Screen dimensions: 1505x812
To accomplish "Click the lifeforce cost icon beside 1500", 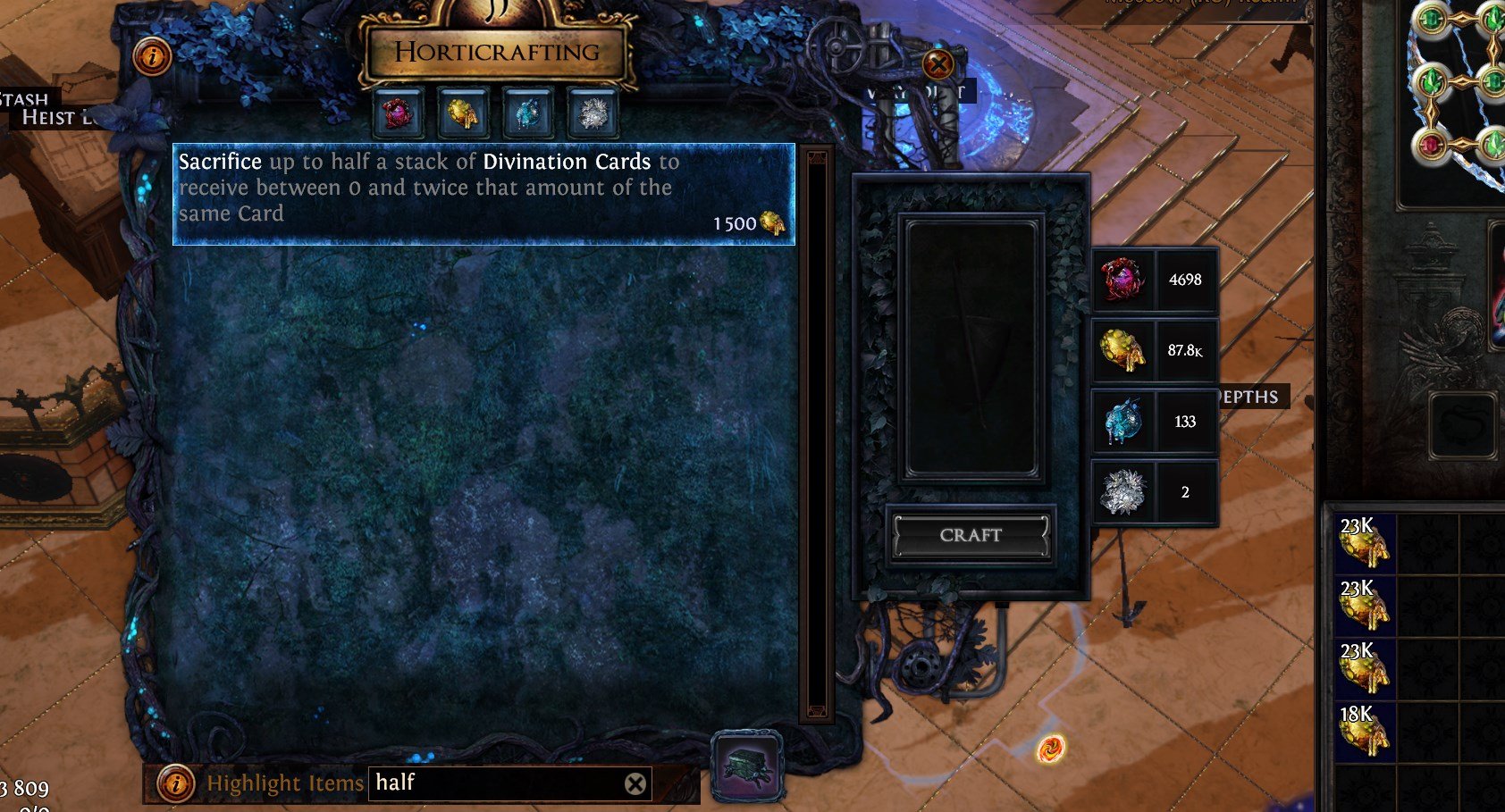I will point(770,223).
